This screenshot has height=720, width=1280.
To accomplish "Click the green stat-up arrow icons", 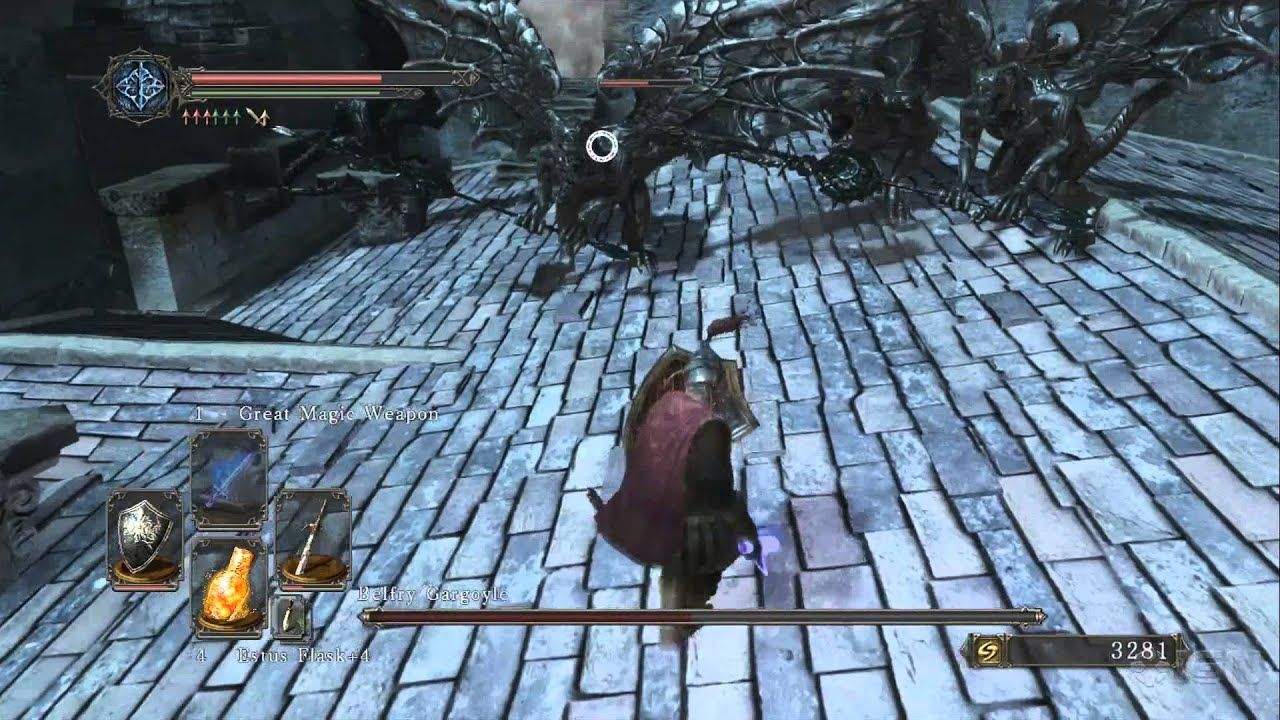I will (x=226, y=114).
